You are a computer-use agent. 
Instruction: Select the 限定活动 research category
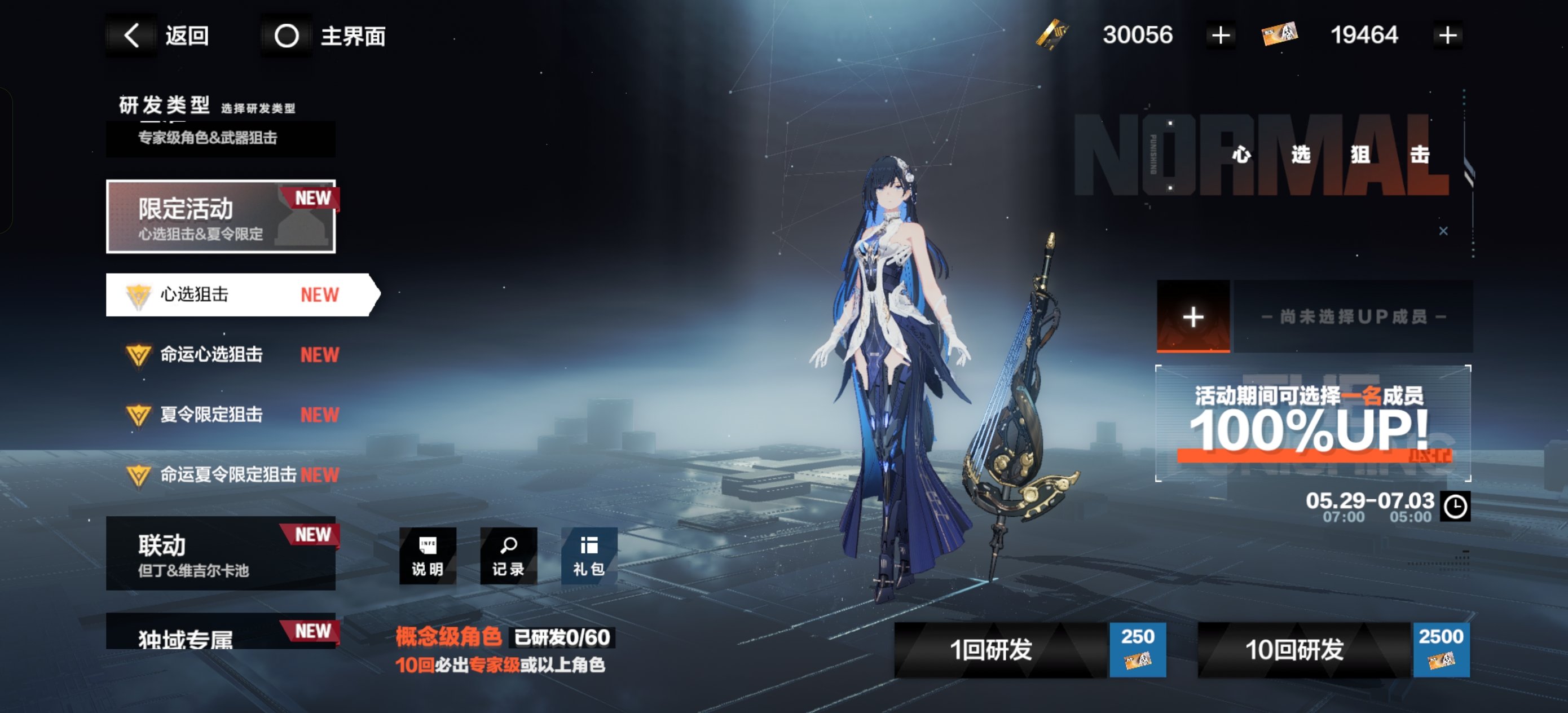tap(221, 216)
